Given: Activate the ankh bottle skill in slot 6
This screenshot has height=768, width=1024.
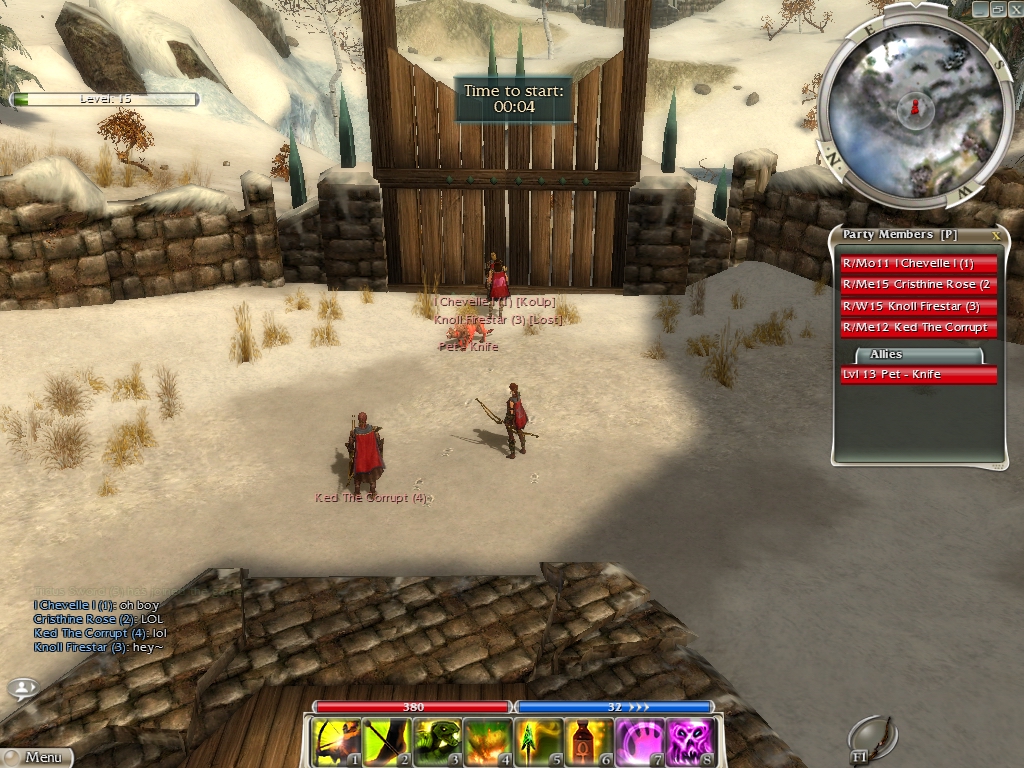Looking at the screenshot, I should [589, 743].
